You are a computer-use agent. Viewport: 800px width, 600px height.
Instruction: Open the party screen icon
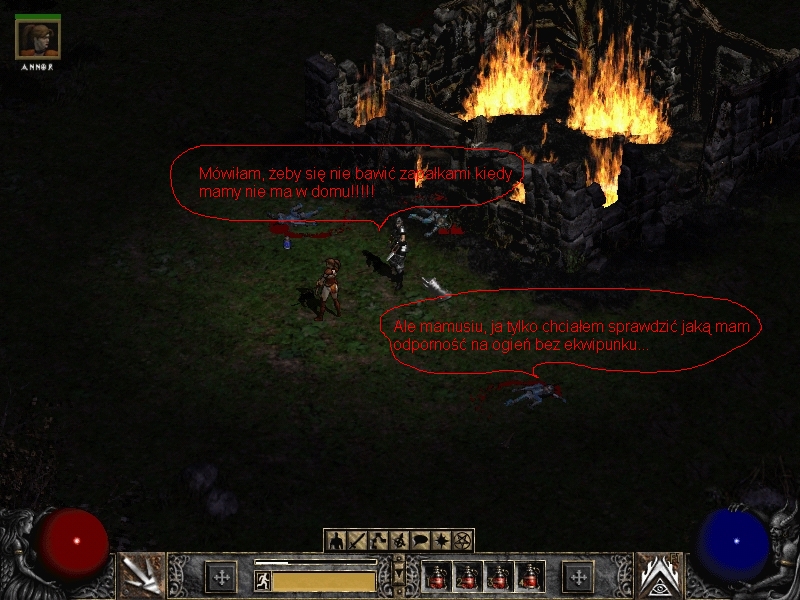click(x=399, y=541)
